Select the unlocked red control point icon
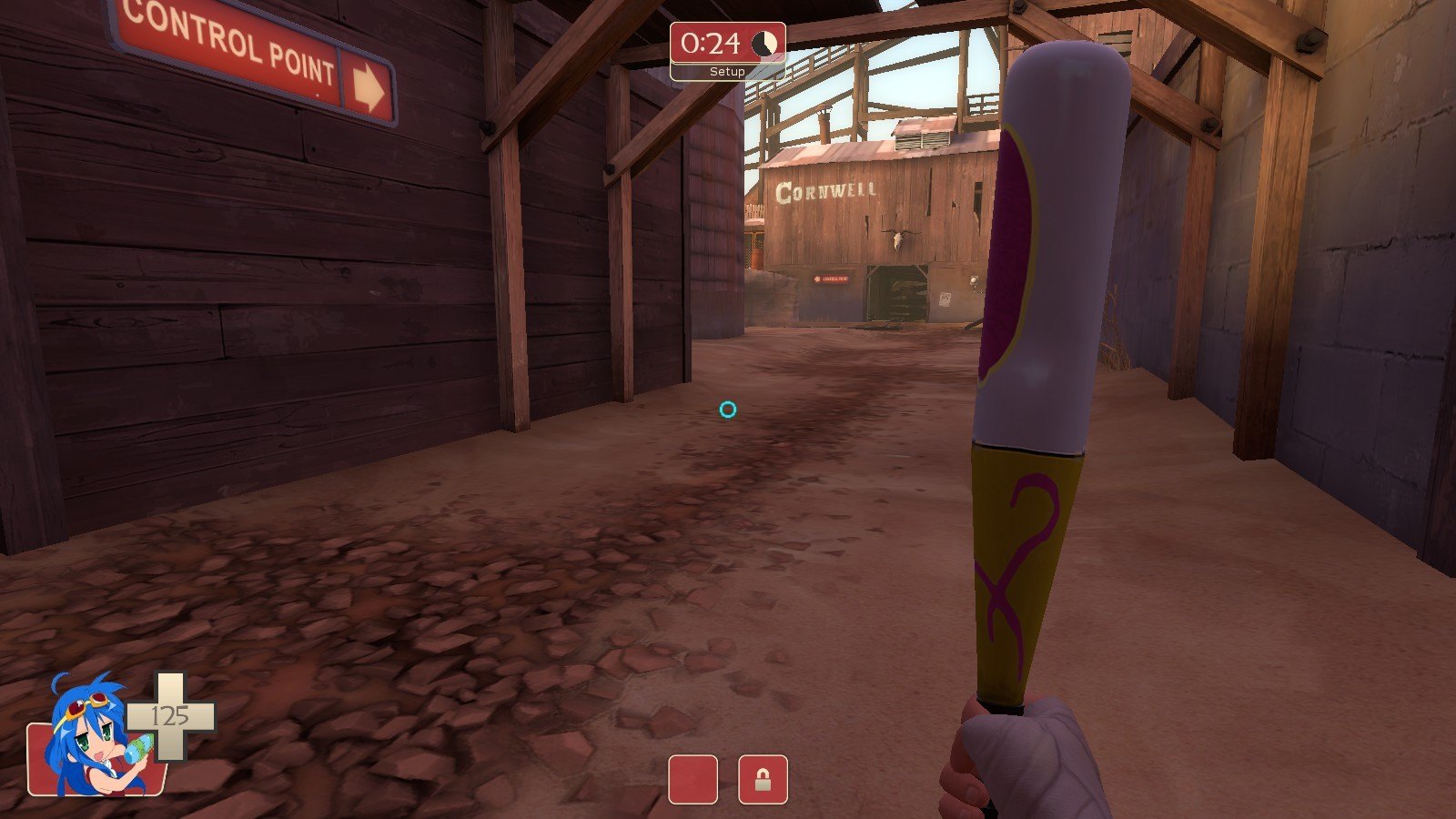This screenshot has width=1456, height=819. [x=693, y=780]
